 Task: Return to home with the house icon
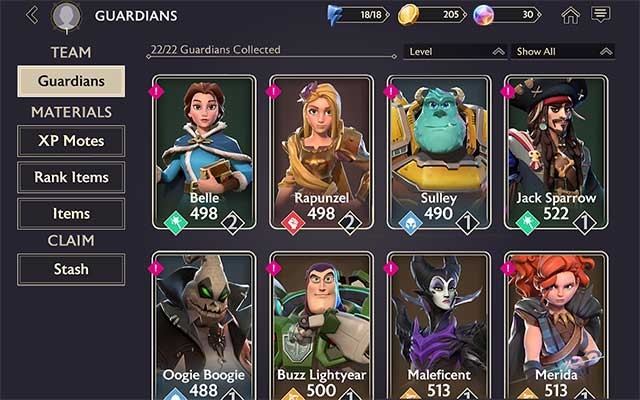(570, 15)
